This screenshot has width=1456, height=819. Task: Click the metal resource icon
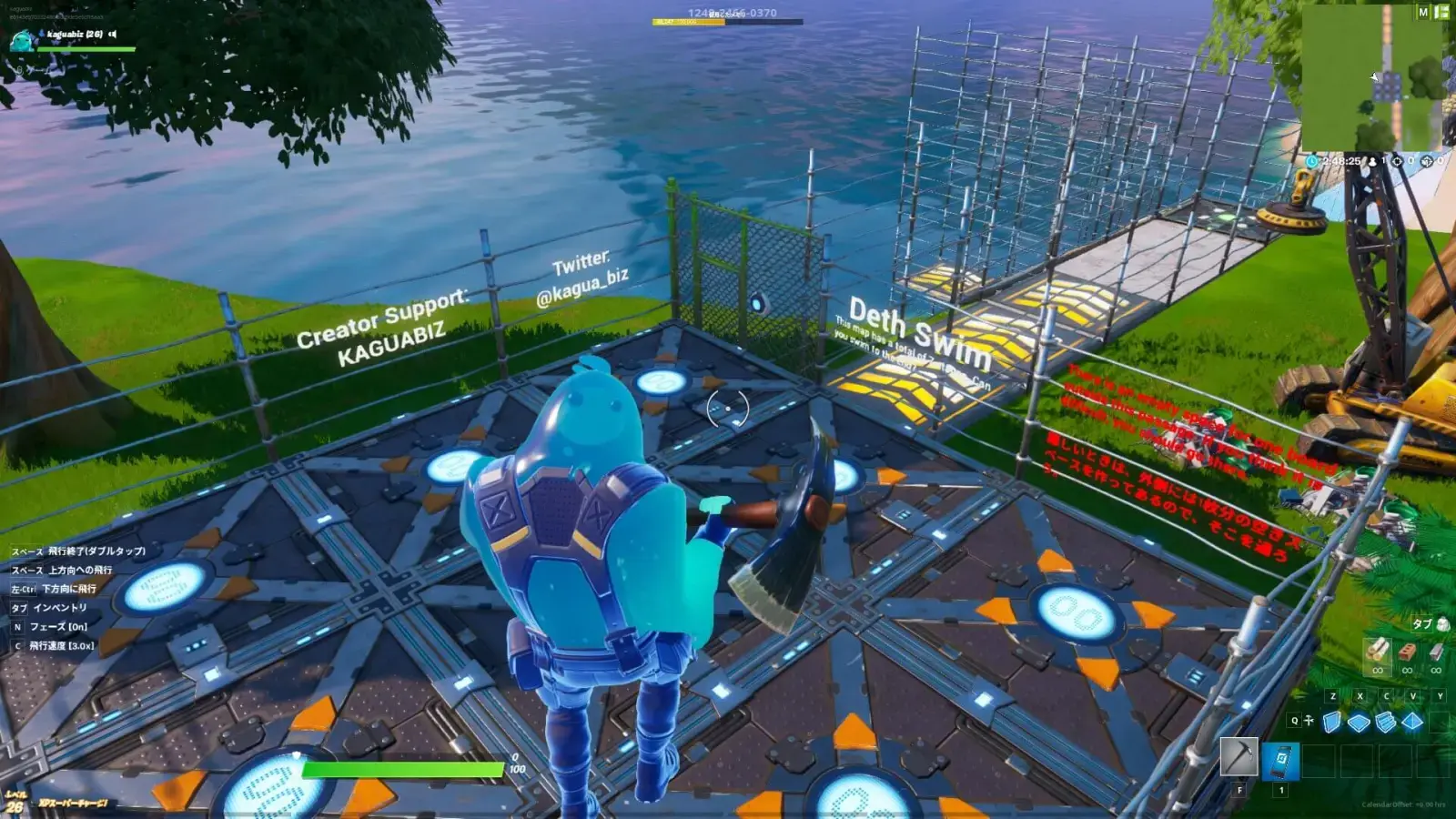[1436, 652]
